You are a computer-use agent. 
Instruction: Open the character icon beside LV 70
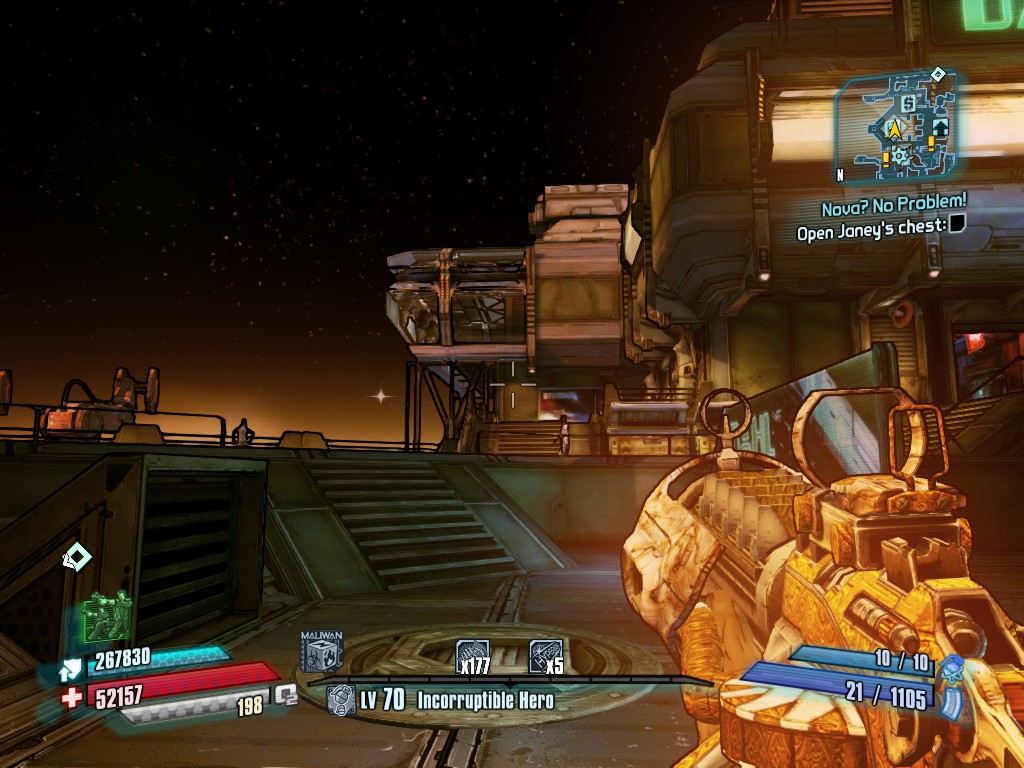point(341,700)
